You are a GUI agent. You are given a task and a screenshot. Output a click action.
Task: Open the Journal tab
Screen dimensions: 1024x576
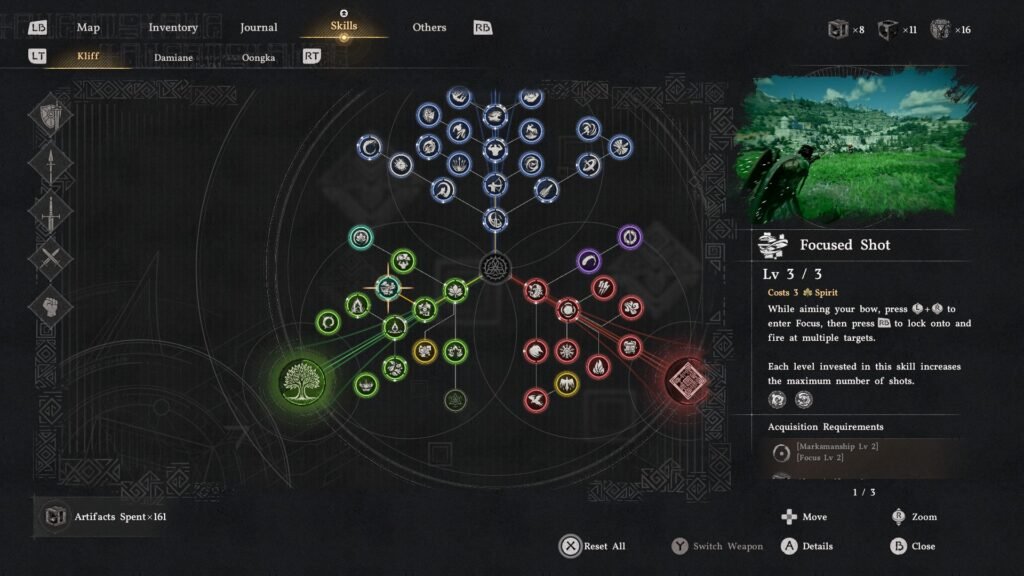point(259,27)
